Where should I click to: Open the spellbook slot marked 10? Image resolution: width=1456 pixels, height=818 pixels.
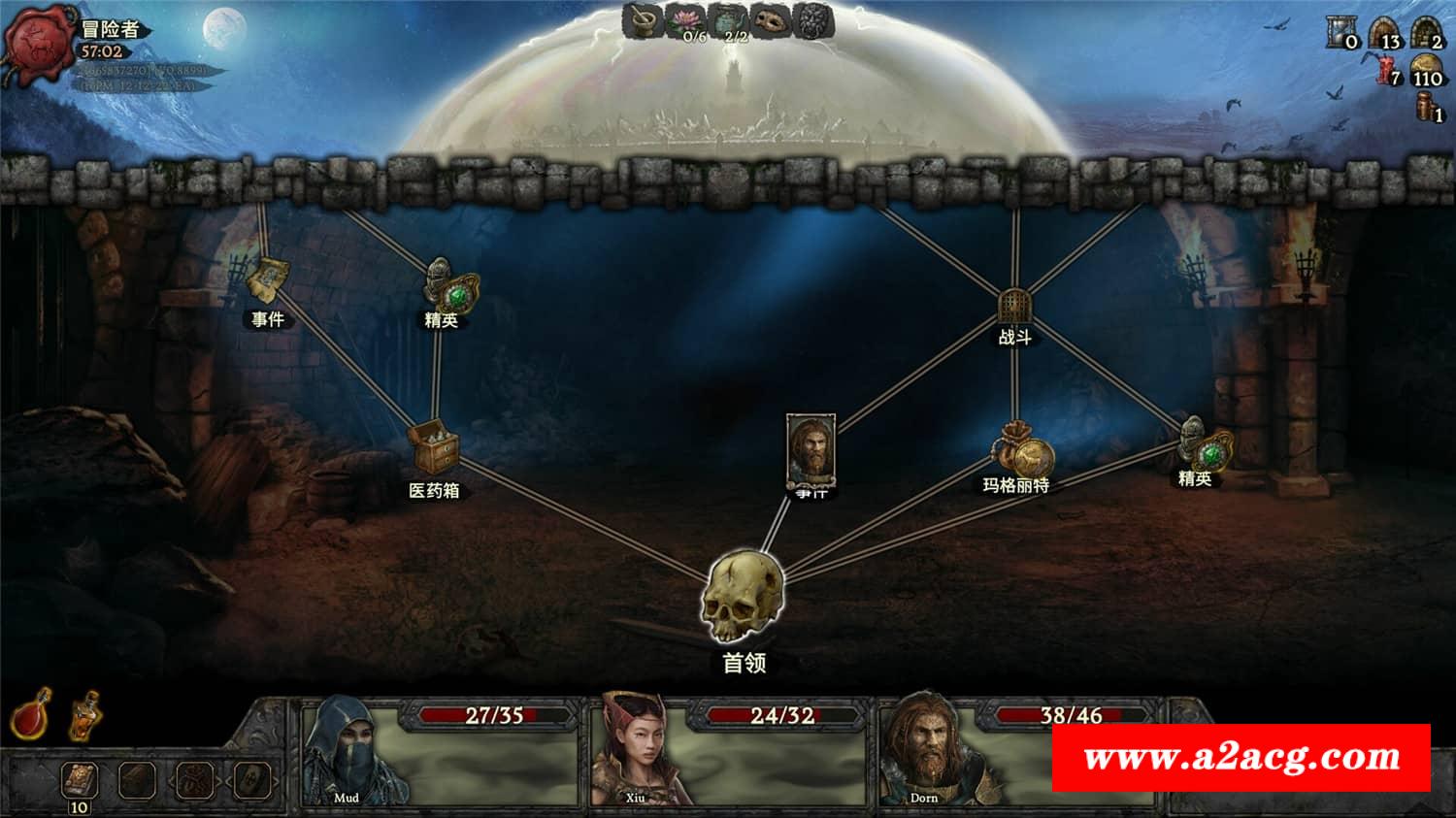tap(79, 780)
